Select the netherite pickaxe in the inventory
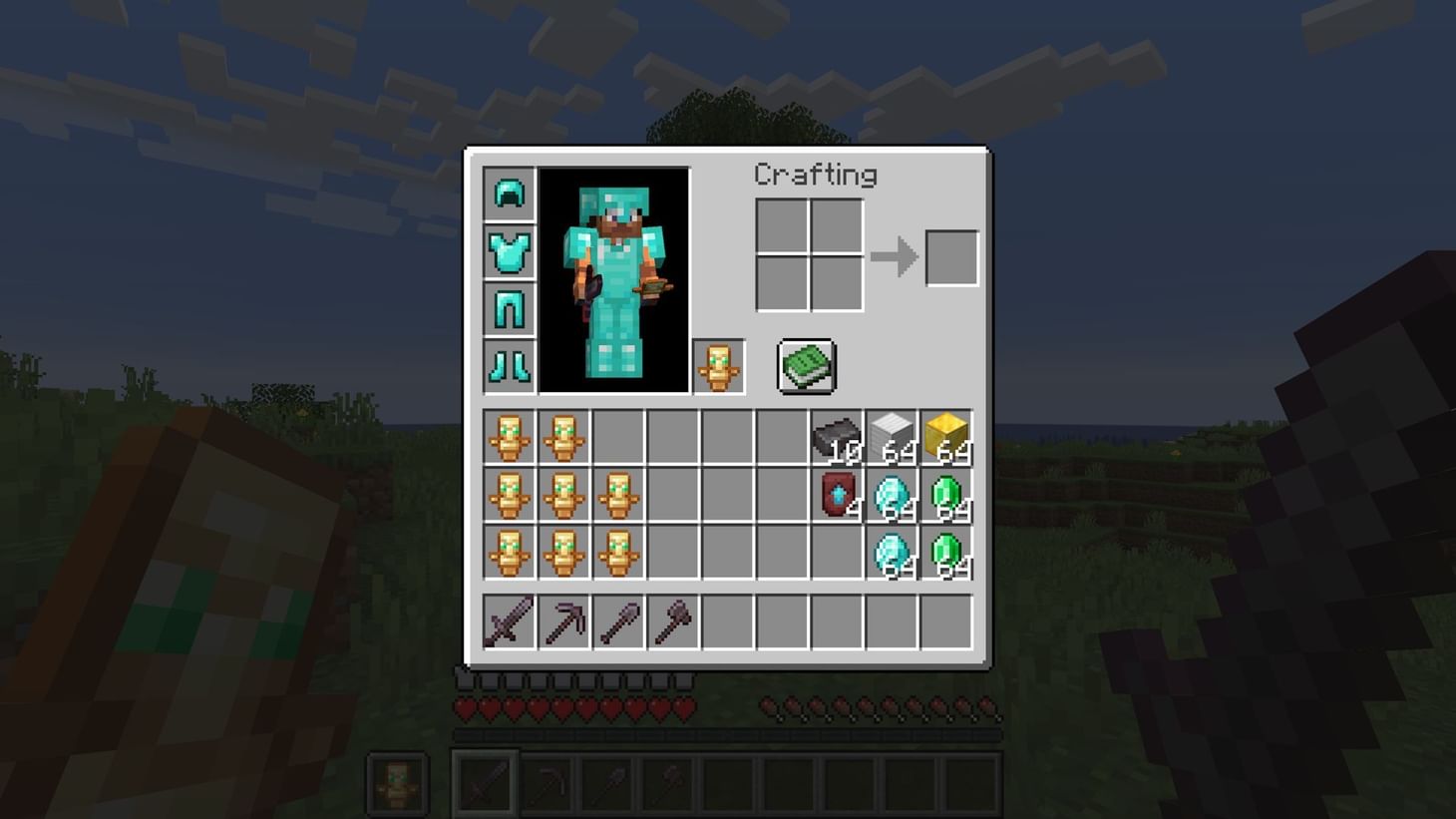Screen dimensions: 1456x819 coord(564,620)
